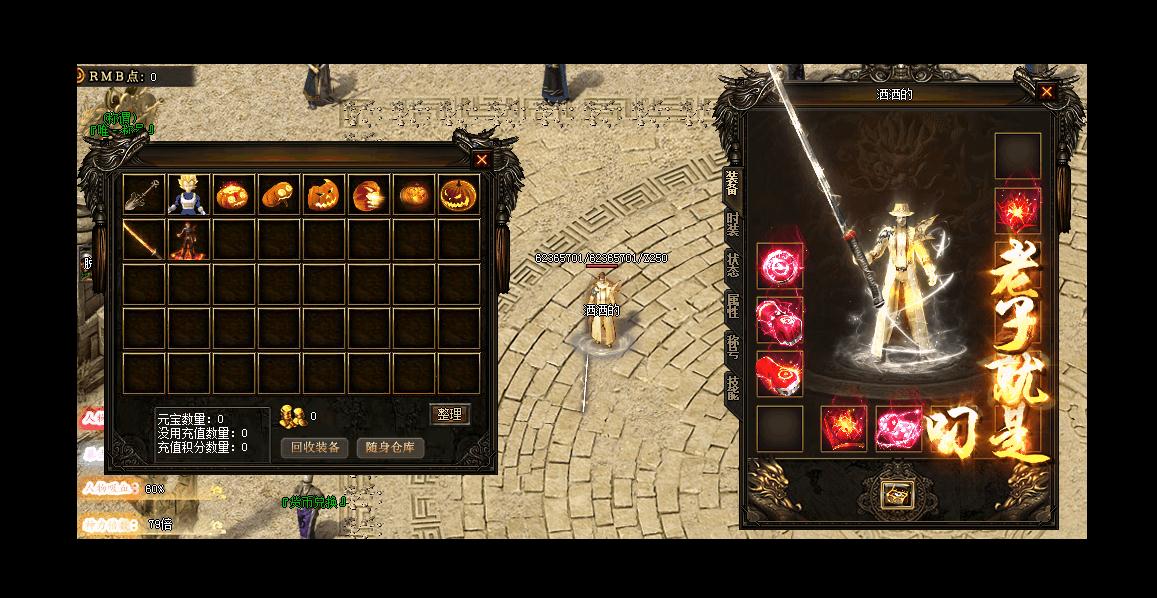Select the blond-haired fighter figure item

(189, 194)
